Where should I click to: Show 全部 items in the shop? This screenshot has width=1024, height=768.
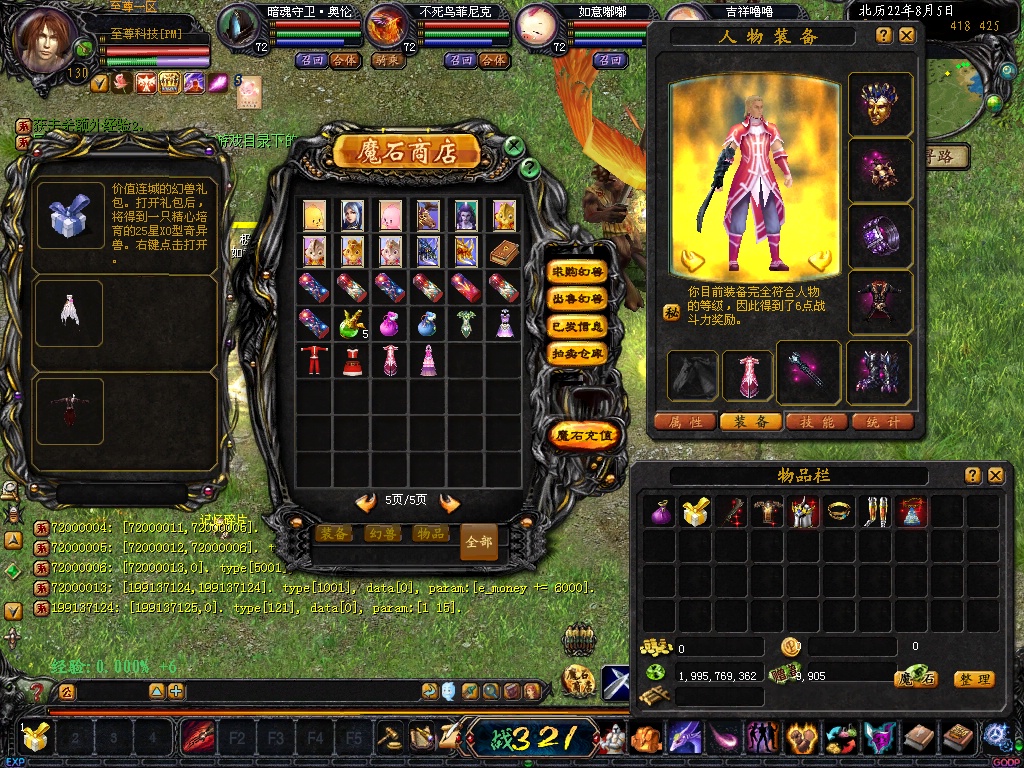(x=479, y=542)
